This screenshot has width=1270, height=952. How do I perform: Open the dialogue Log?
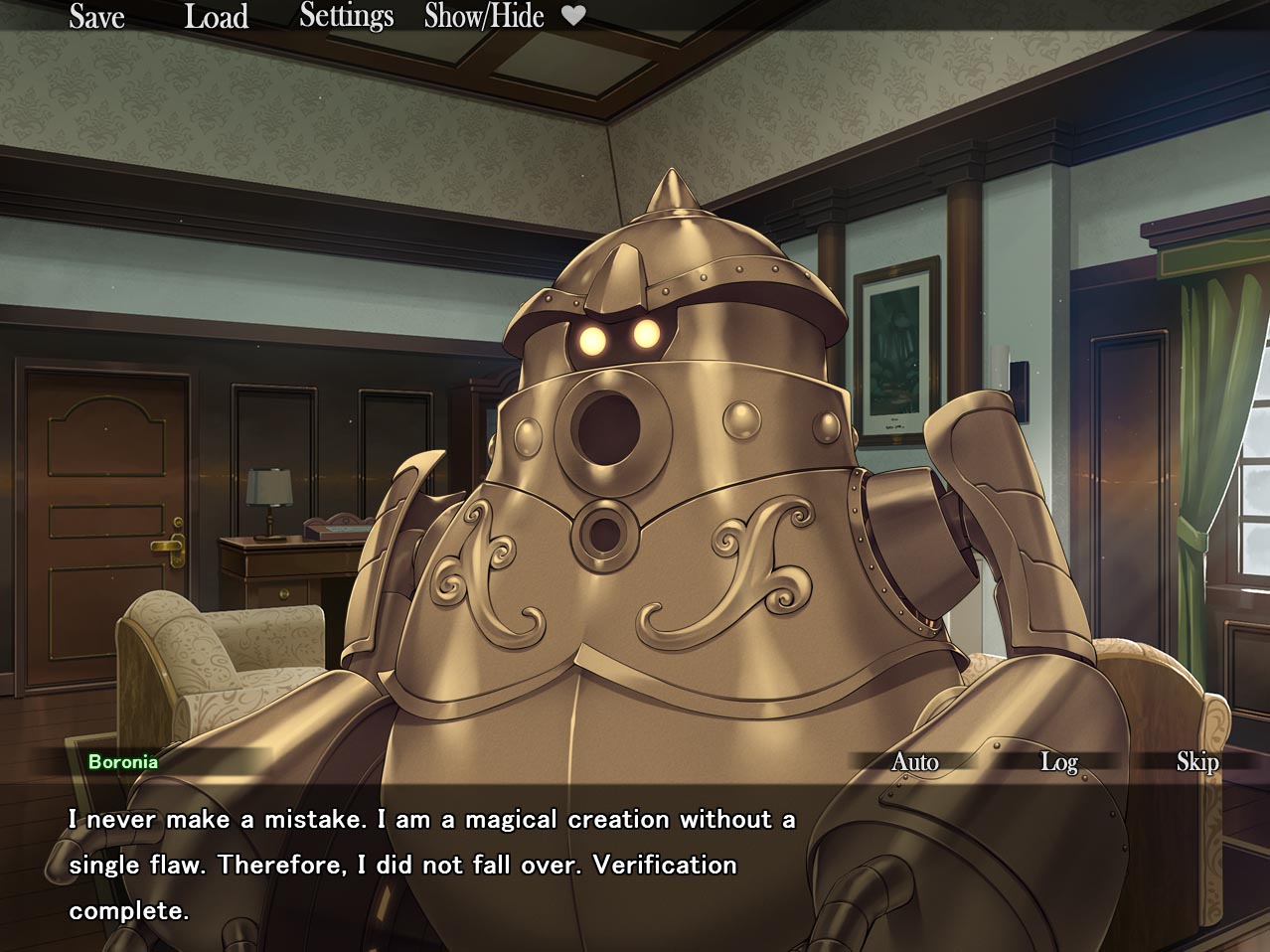click(x=1058, y=762)
